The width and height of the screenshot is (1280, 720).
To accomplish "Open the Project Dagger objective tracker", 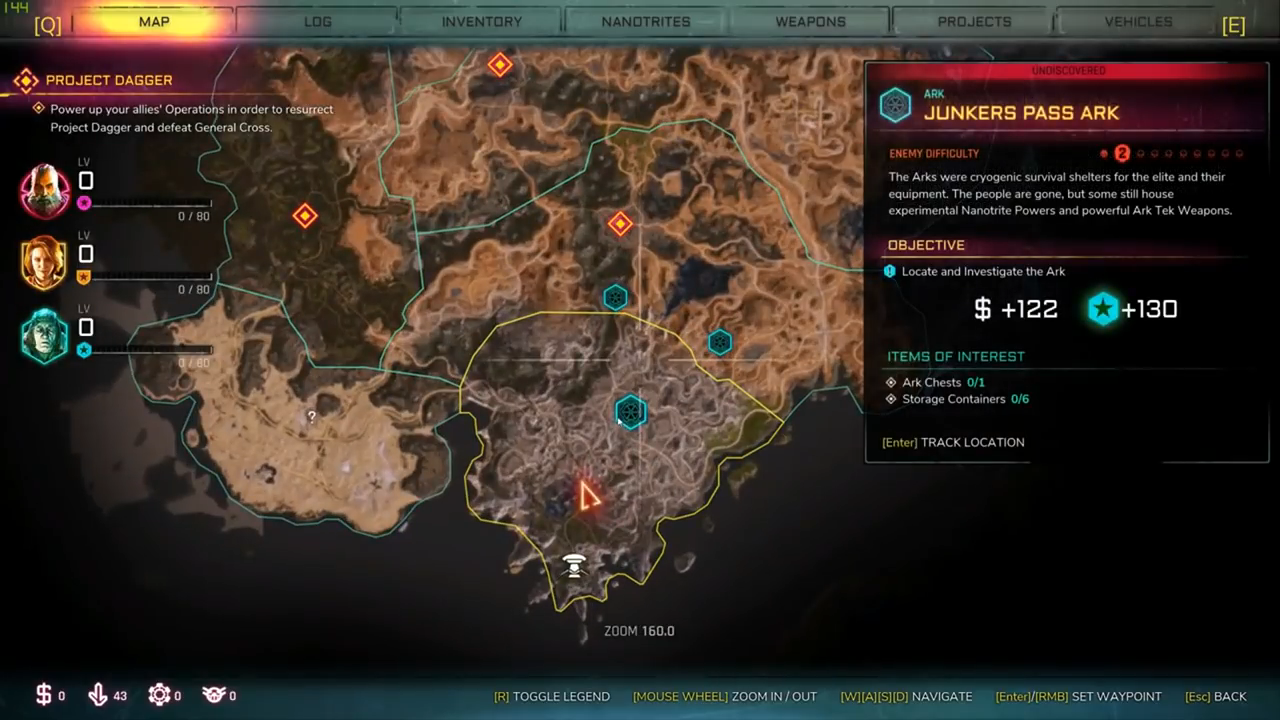I will click(108, 80).
